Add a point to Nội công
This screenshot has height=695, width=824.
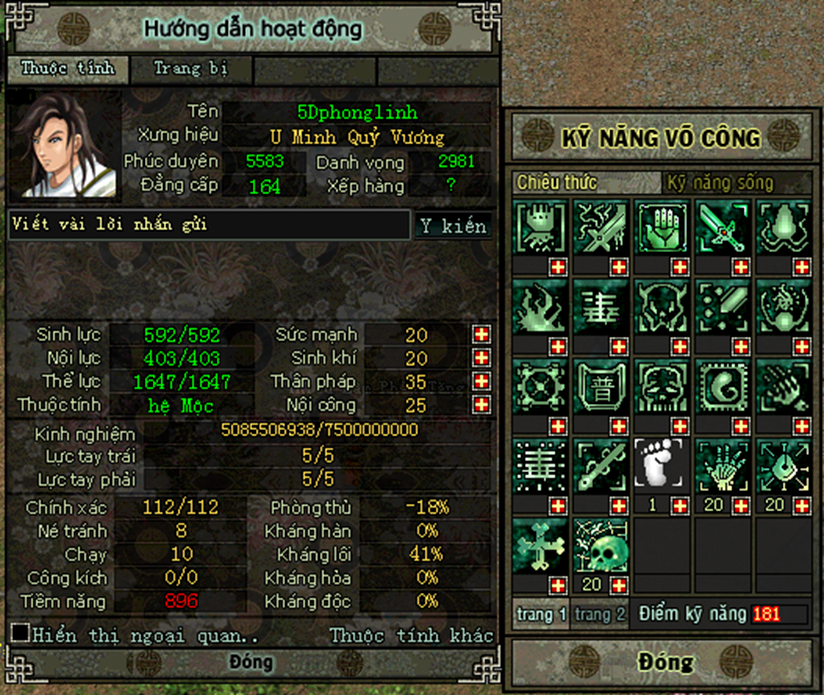click(x=482, y=406)
